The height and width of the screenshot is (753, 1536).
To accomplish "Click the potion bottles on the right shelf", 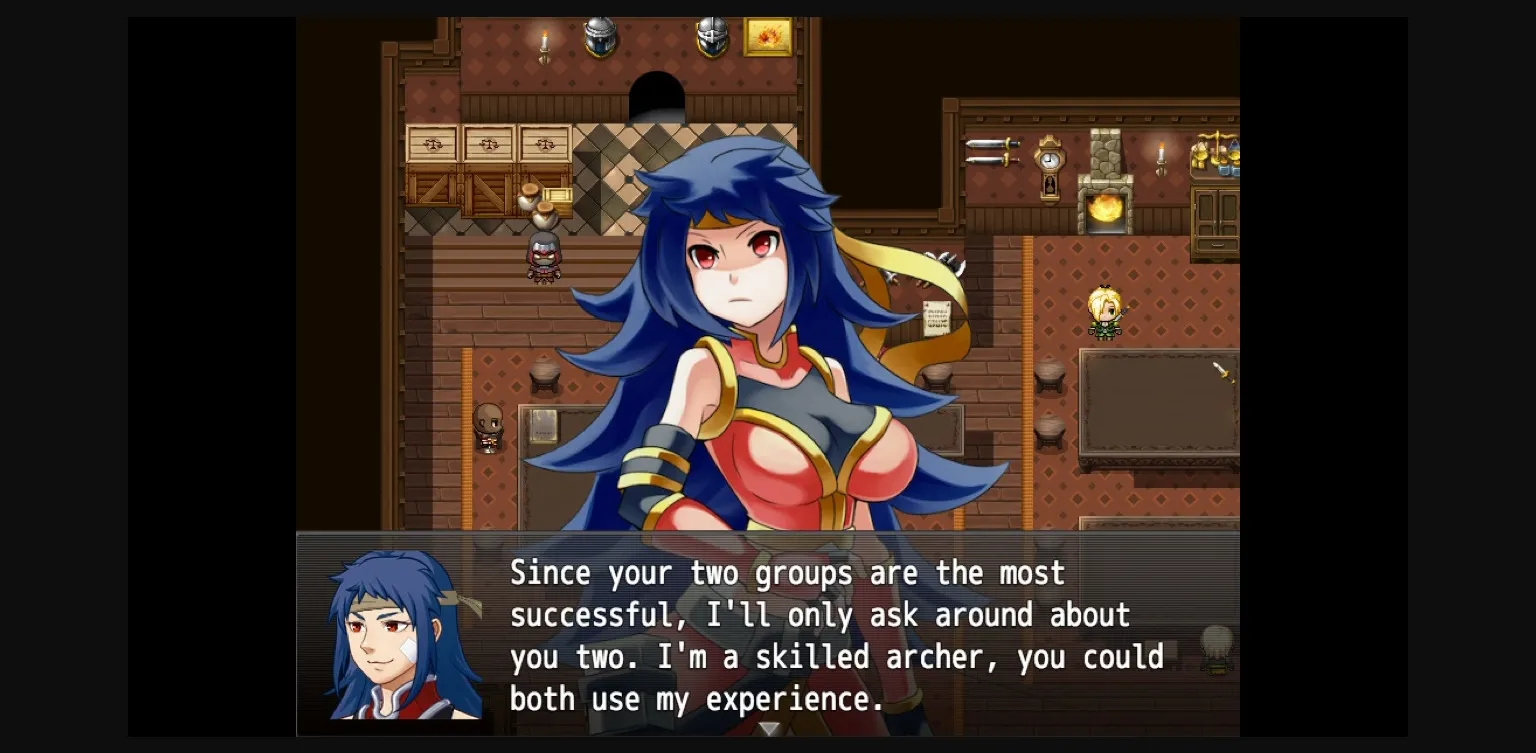I will [1231, 170].
